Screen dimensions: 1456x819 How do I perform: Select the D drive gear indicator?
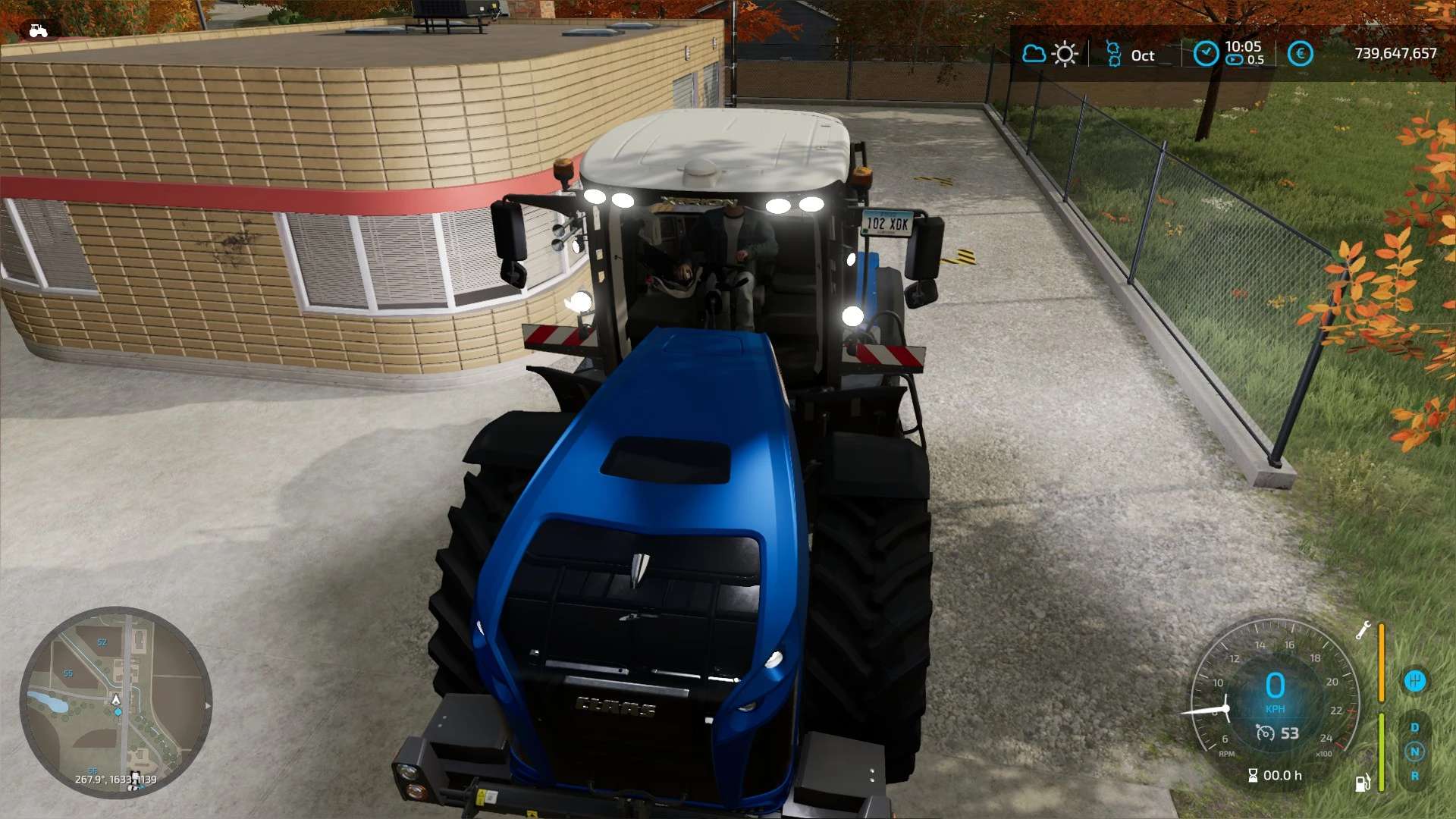tap(1414, 727)
